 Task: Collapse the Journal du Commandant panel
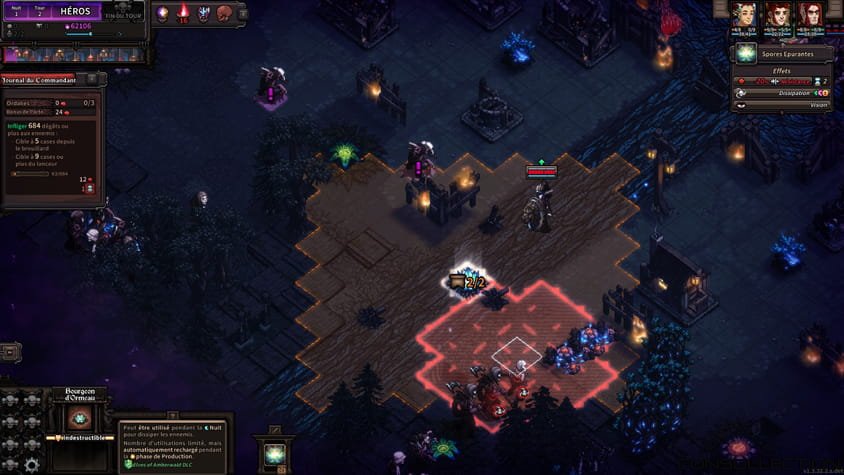tap(90, 79)
